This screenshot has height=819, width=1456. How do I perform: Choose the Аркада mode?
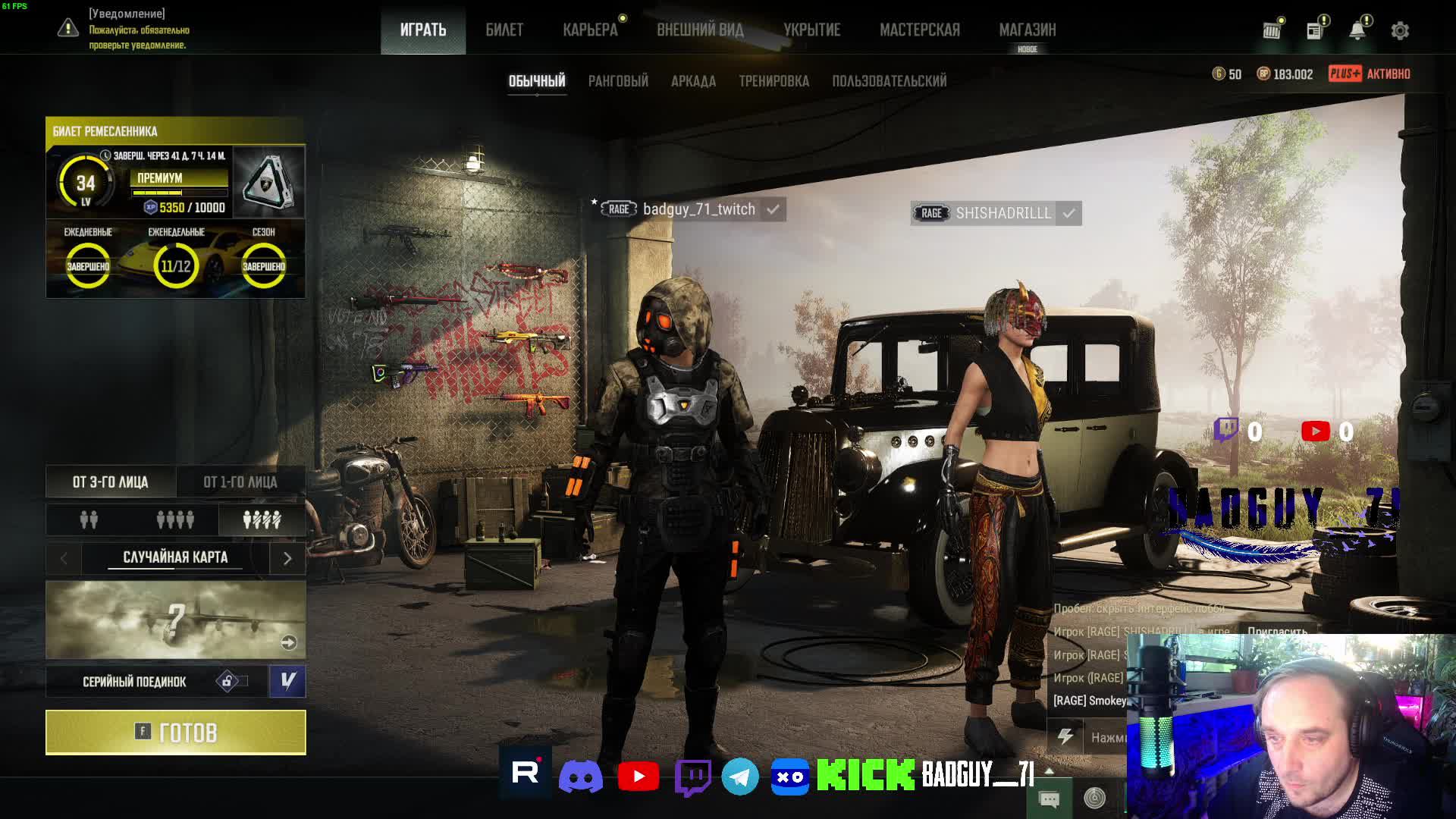click(693, 81)
